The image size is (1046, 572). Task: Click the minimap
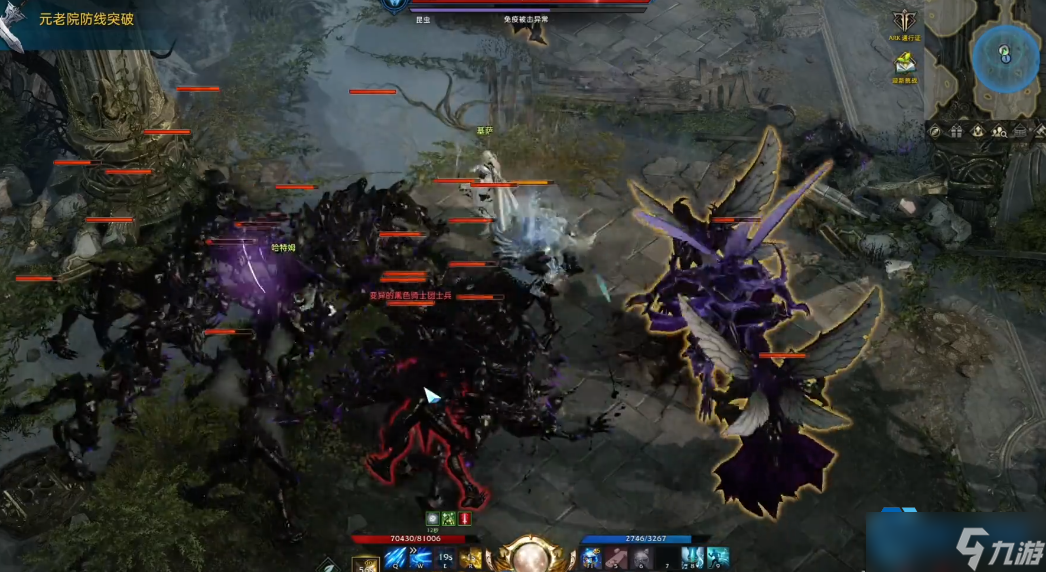tap(1005, 58)
